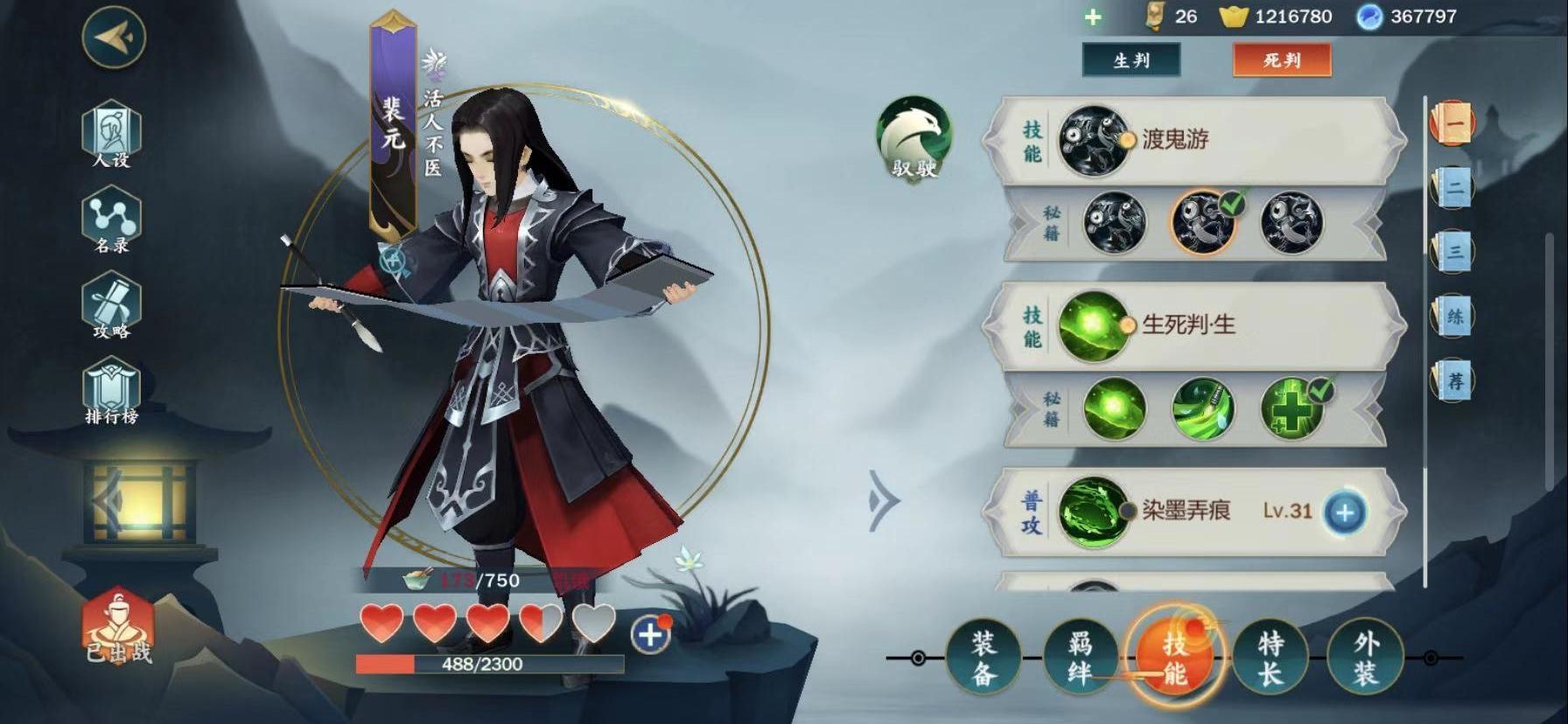Go back using the arrow button
The image size is (1568, 724).
coord(113,37)
